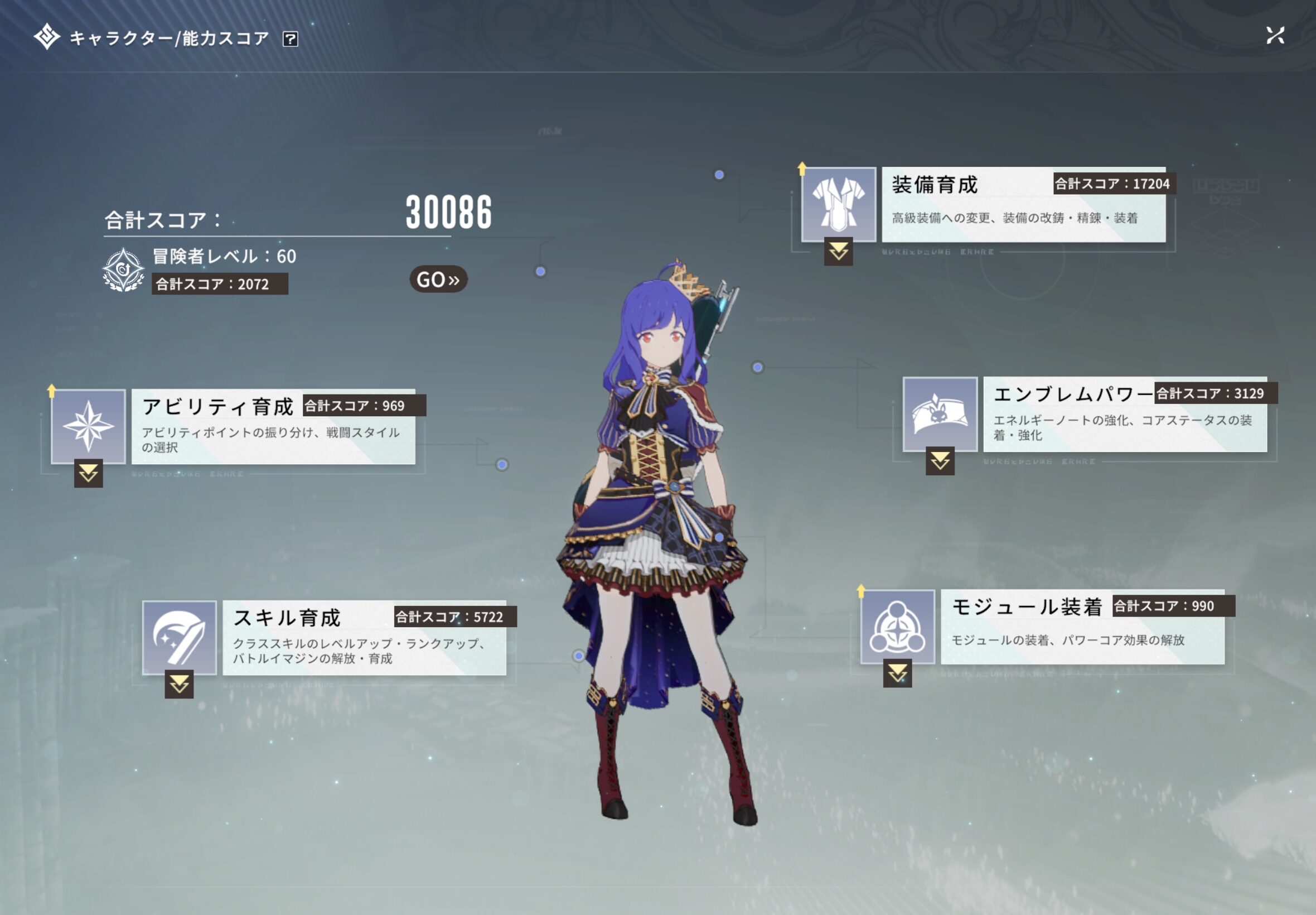Expand the arrow under the emblem icon
This screenshot has width=1316, height=915.
[x=940, y=461]
